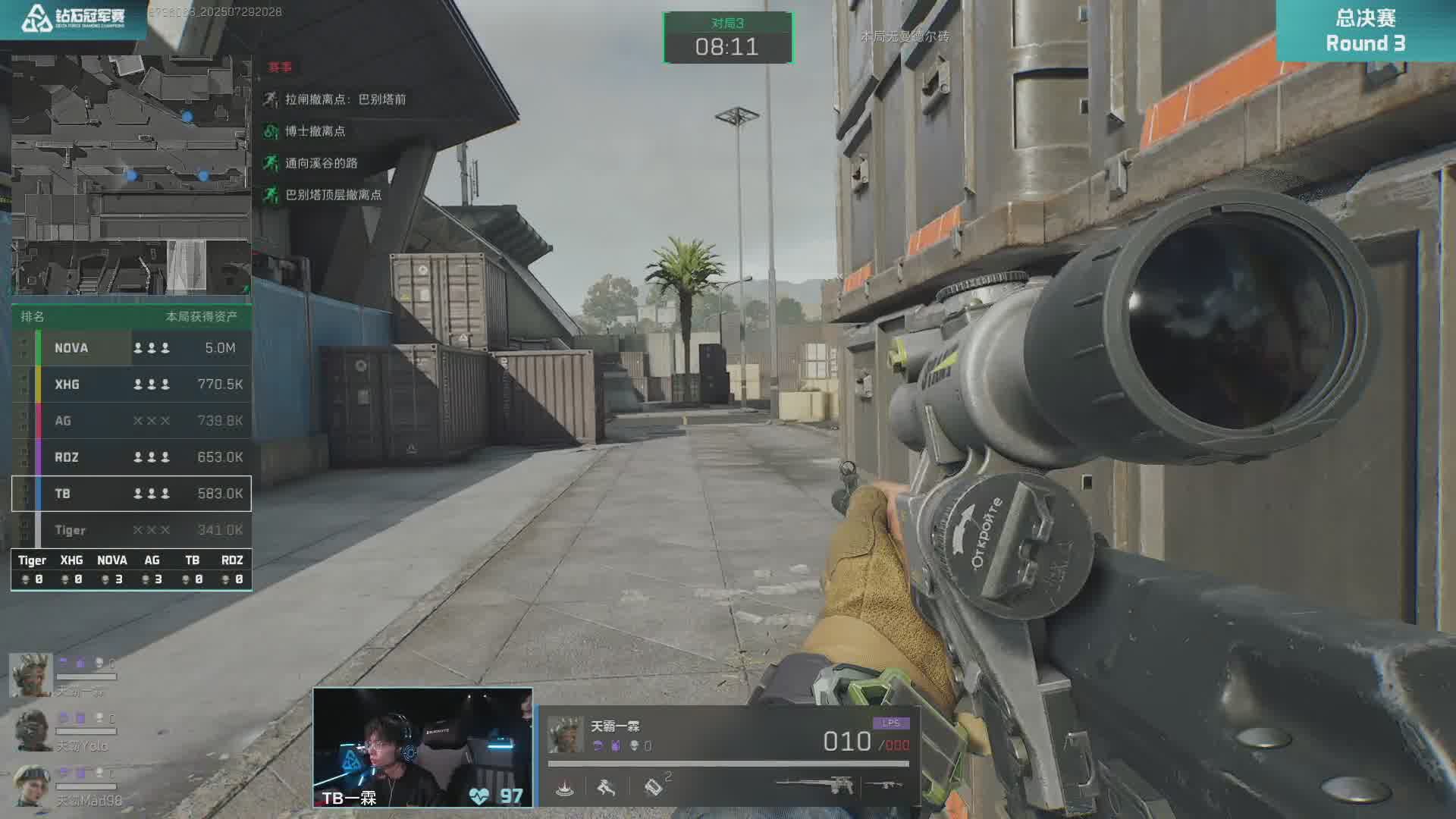The height and width of the screenshot is (819, 1456).
Task: Select squad member 天霸Mad98's portrait
Action: 32,784
